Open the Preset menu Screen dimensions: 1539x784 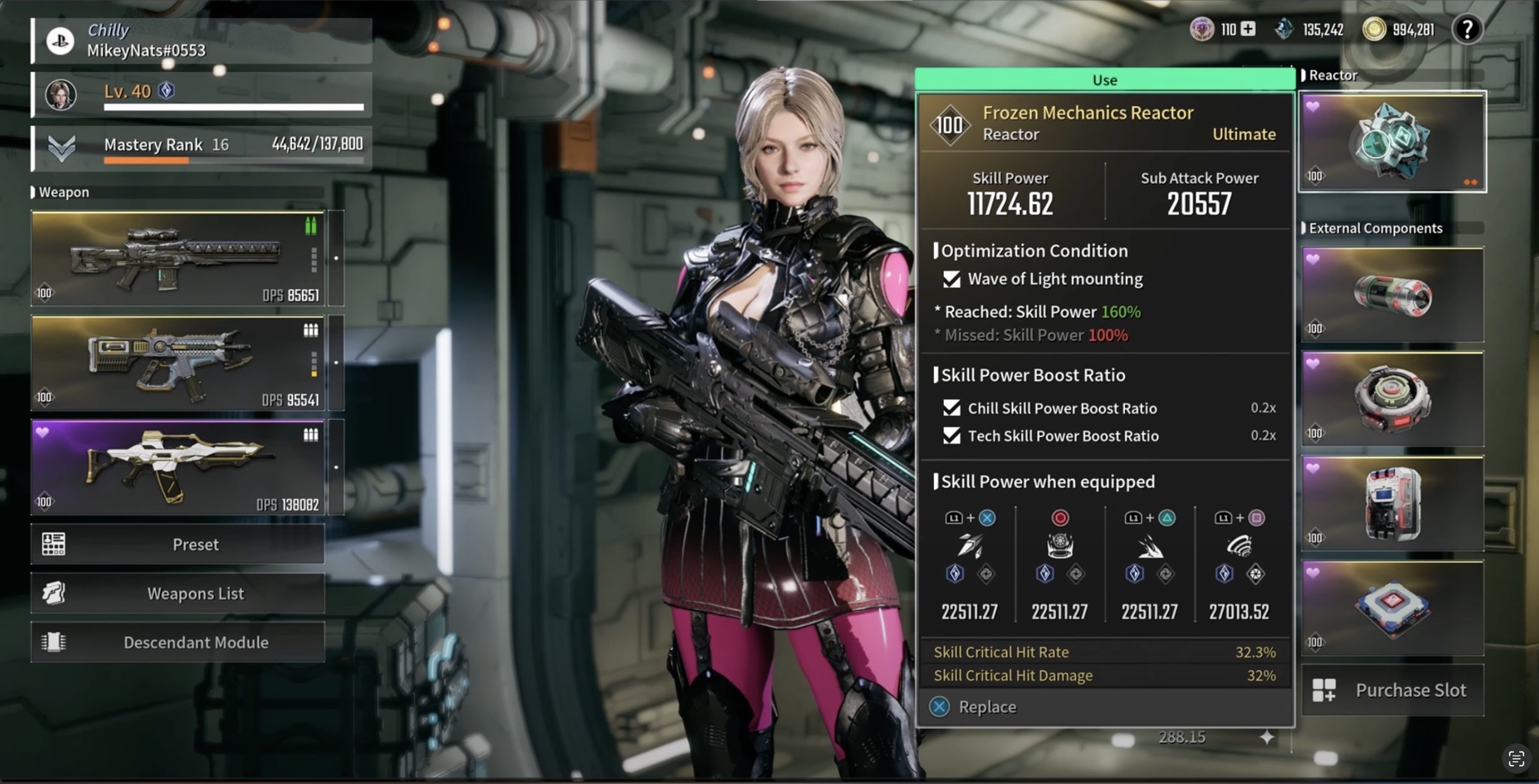178,544
